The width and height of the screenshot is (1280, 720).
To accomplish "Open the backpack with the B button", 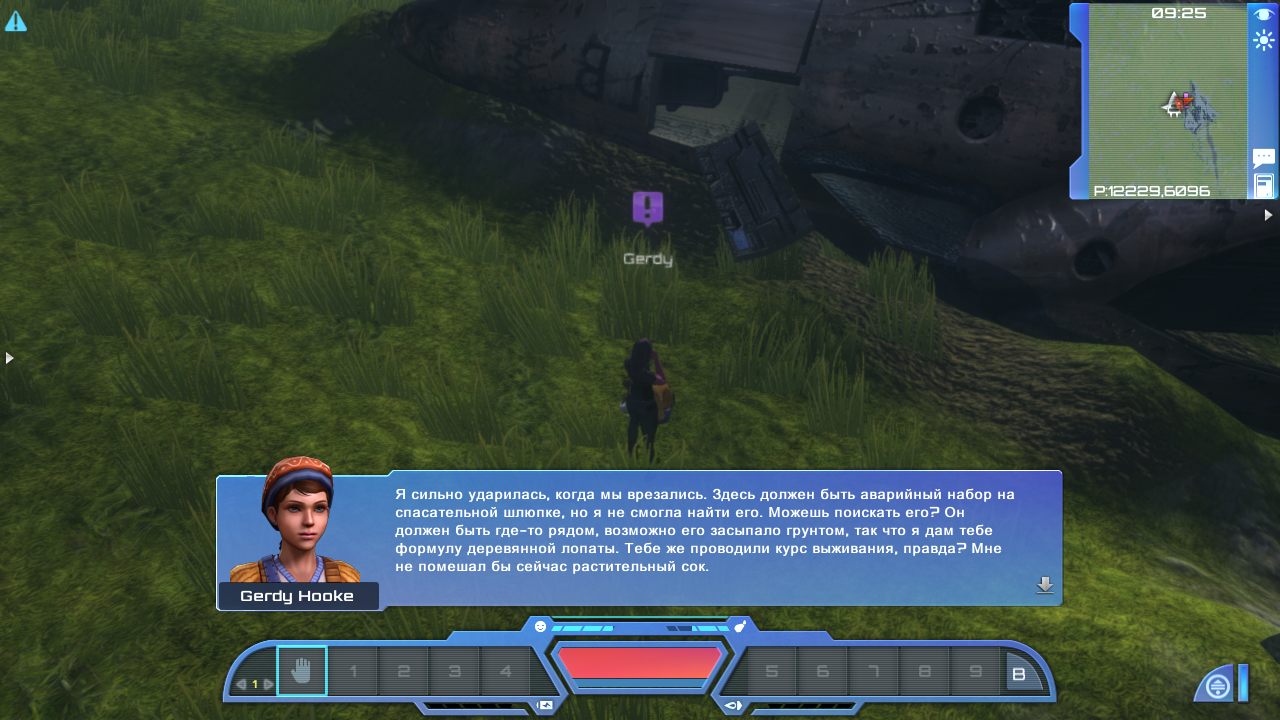I will pyautogui.click(x=1019, y=675).
